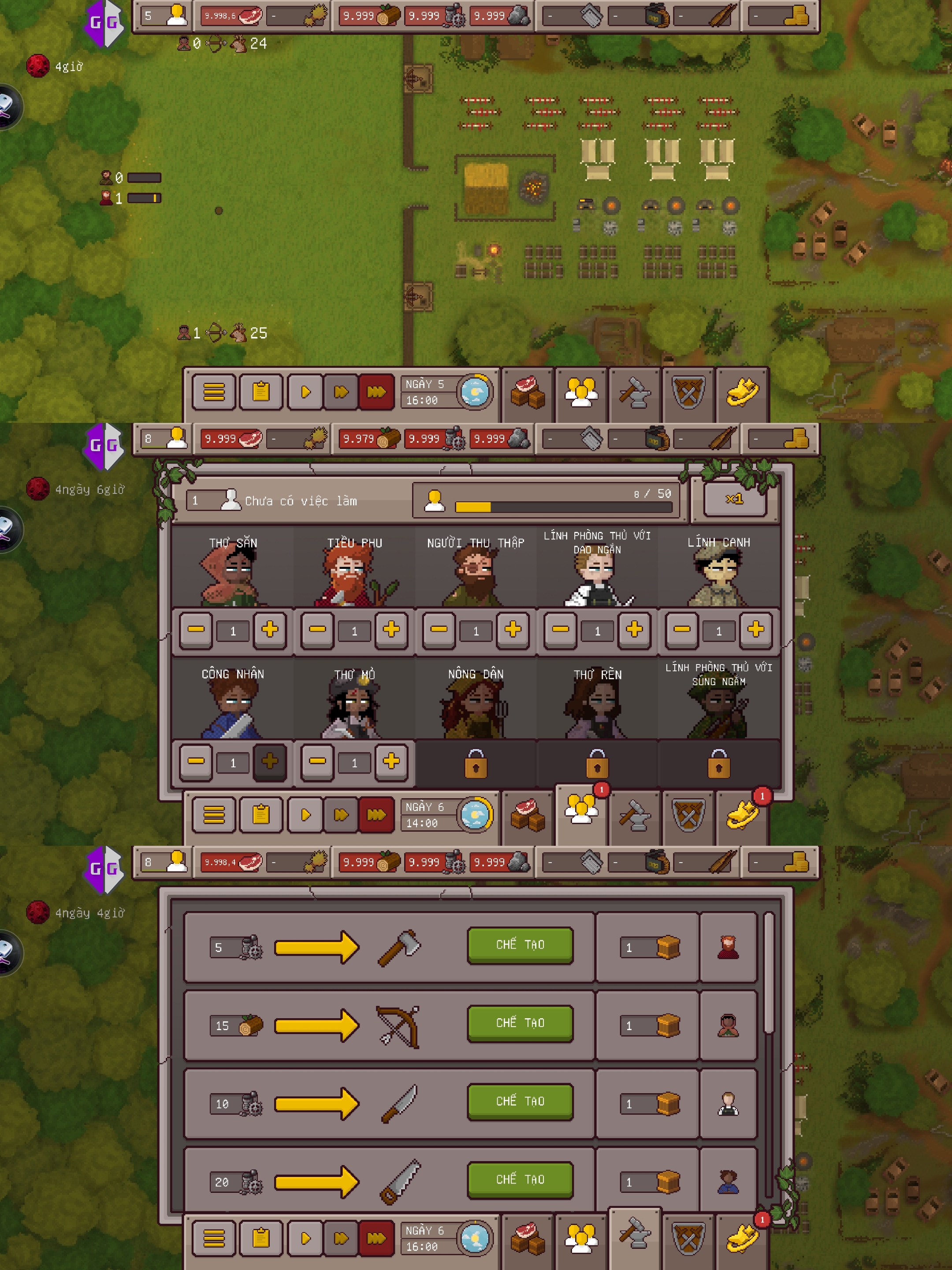The image size is (952, 1270).
Task: Craft the knife with Chế Tạo
Action: (x=520, y=1101)
